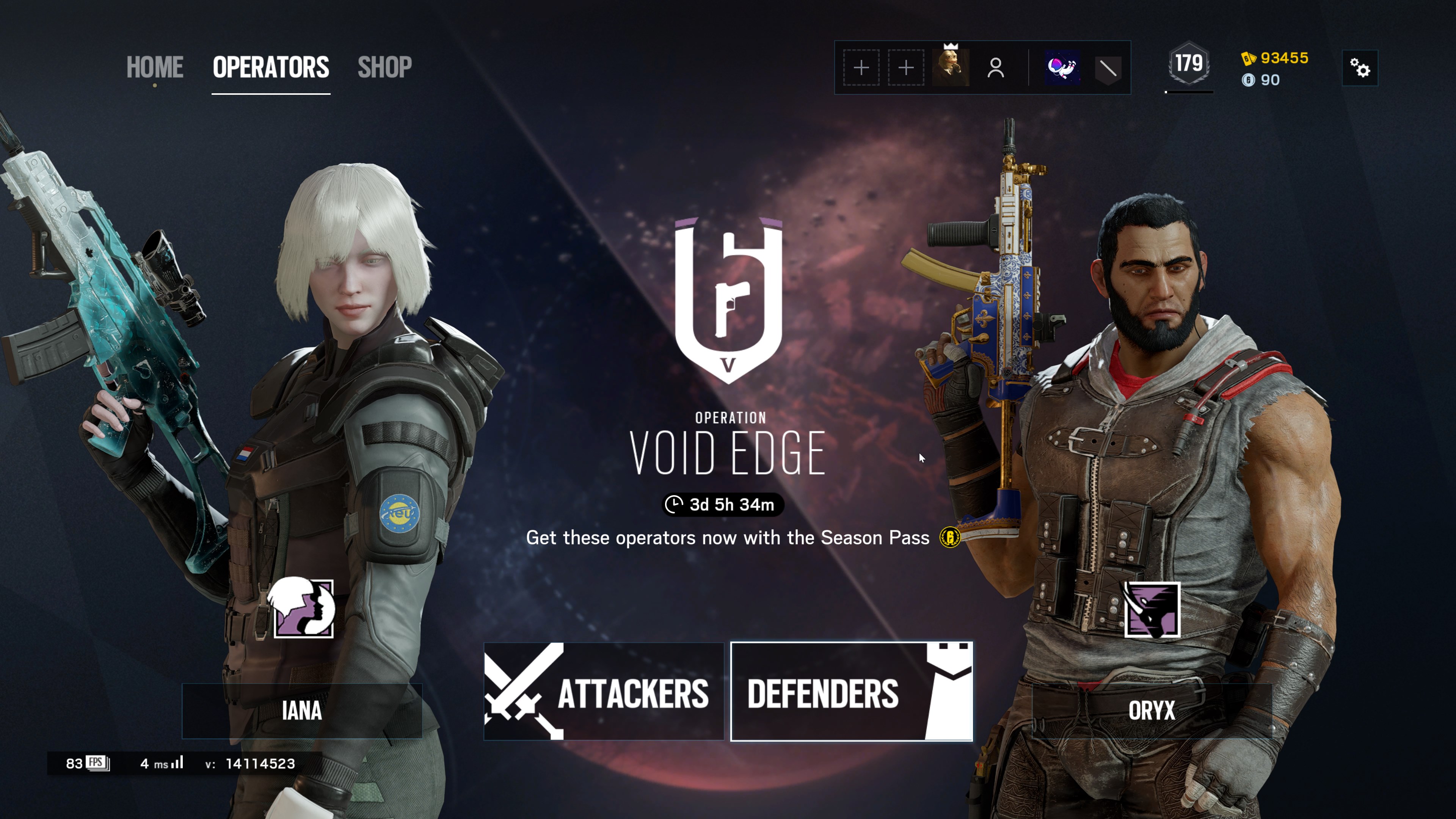Choose the ATTACKERS category

pyautogui.click(x=604, y=692)
